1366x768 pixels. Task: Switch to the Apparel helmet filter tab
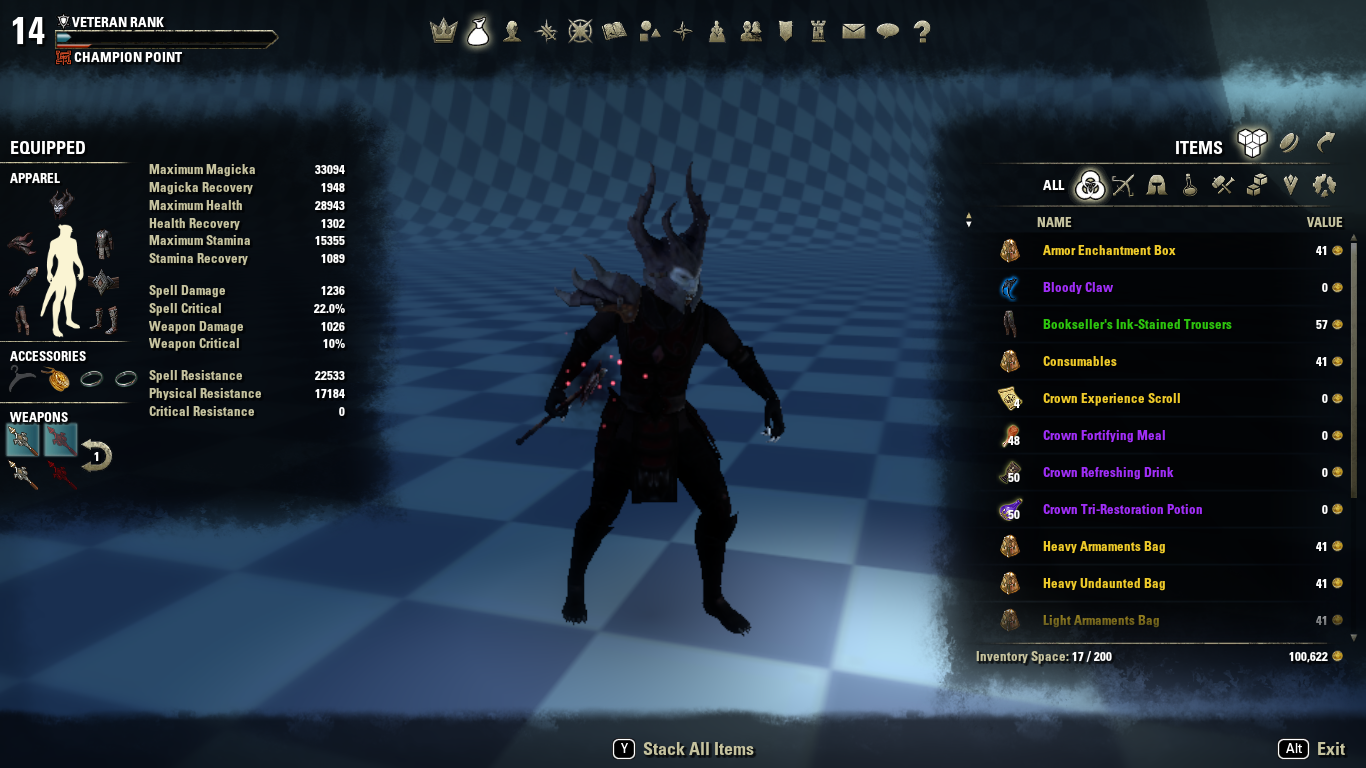click(1156, 185)
